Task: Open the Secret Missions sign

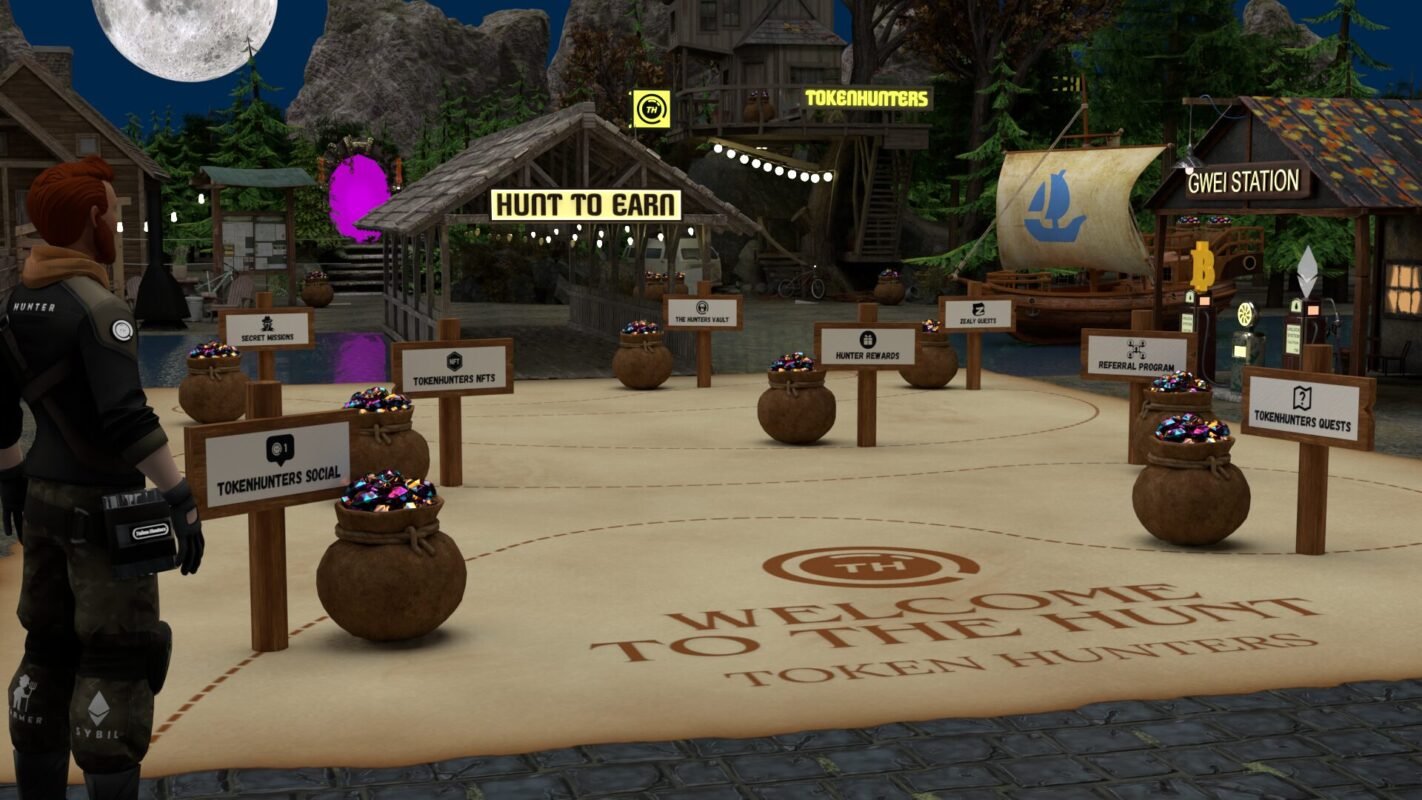Action: tap(267, 329)
